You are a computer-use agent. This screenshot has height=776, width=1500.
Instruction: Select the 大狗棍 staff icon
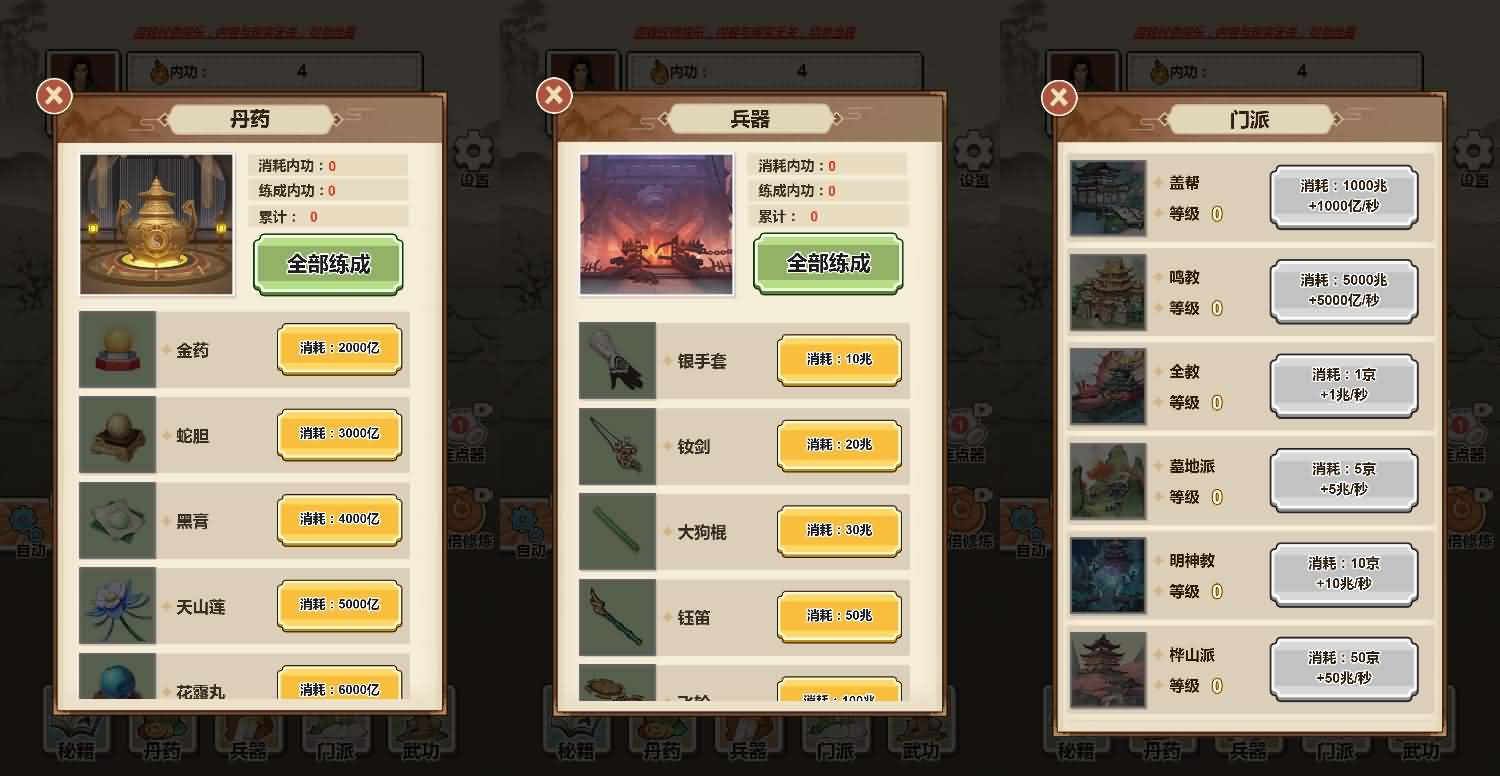(x=616, y=532)
